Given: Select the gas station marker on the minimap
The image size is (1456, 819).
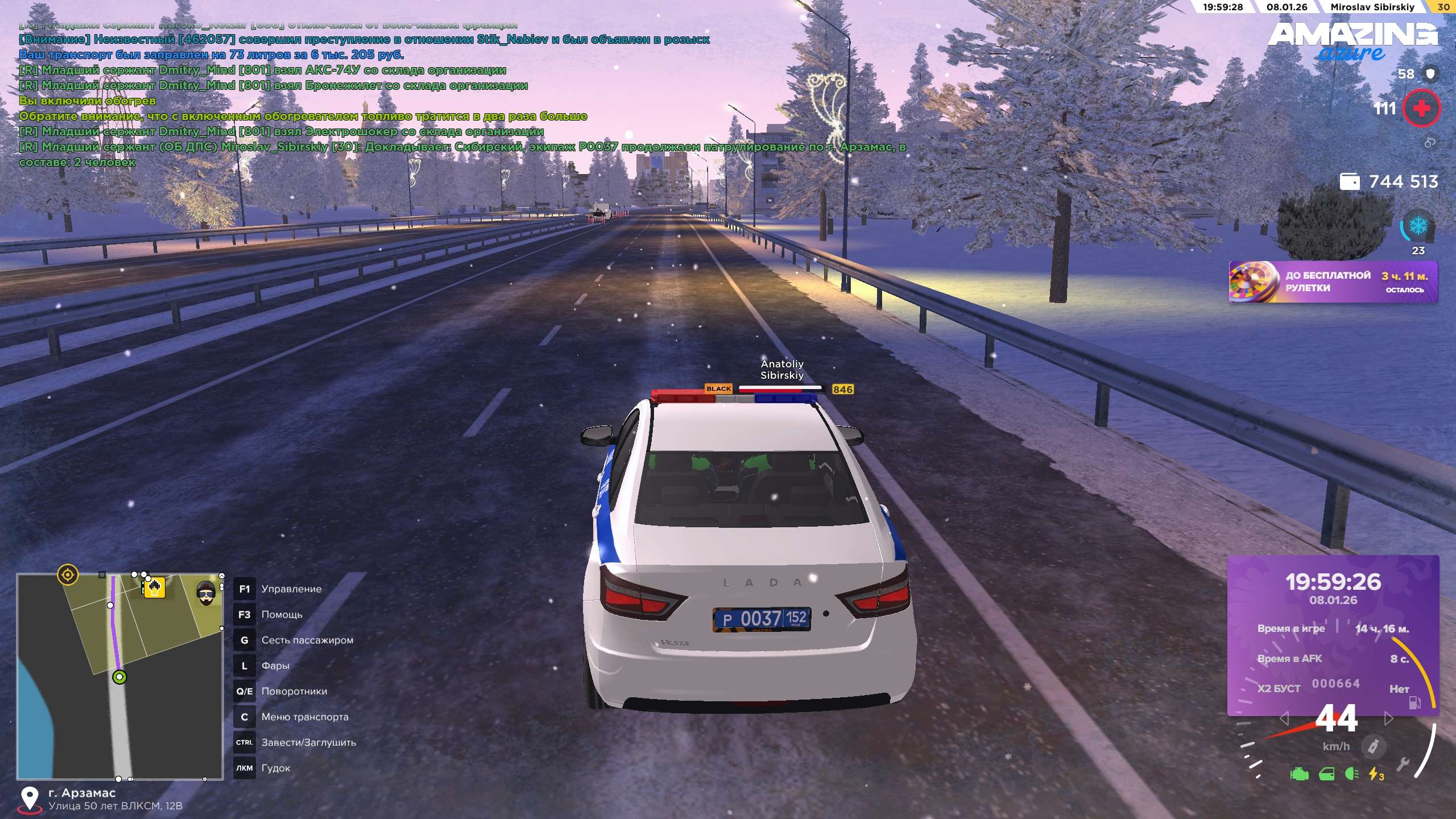Looking at the screenshot, I should [154, 587].
